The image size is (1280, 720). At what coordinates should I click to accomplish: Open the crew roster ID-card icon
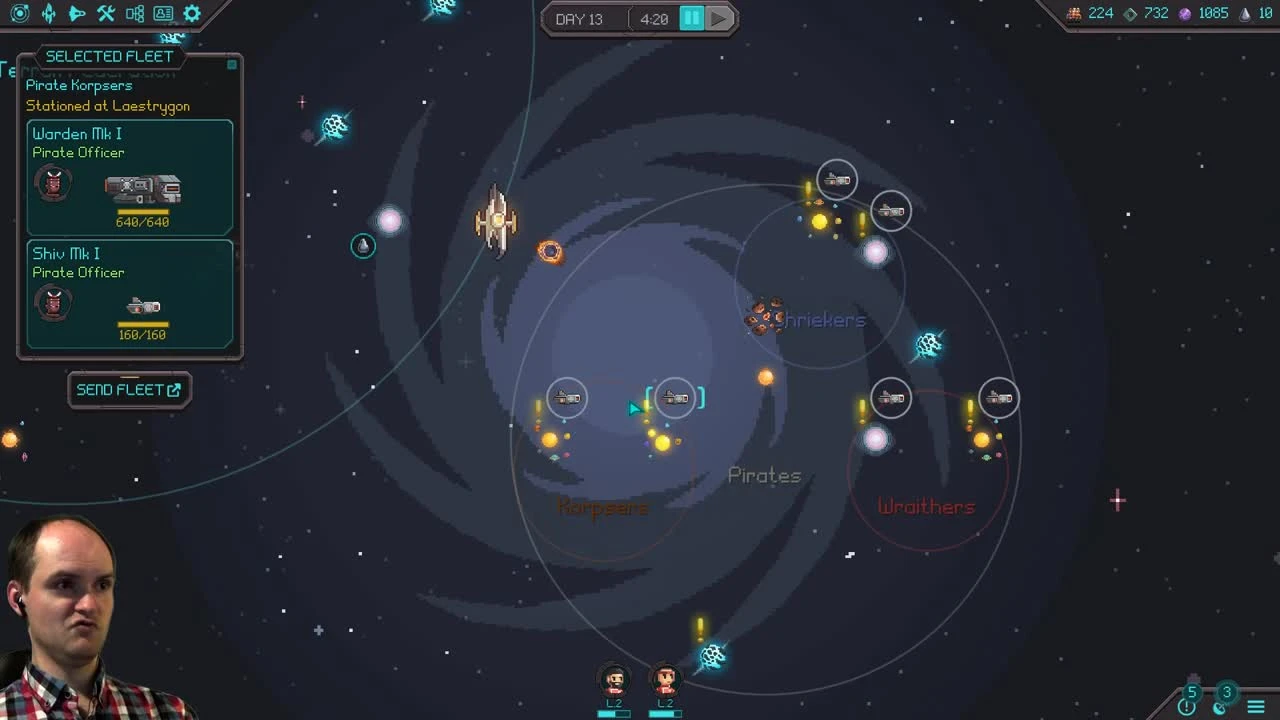click(161, 14)
